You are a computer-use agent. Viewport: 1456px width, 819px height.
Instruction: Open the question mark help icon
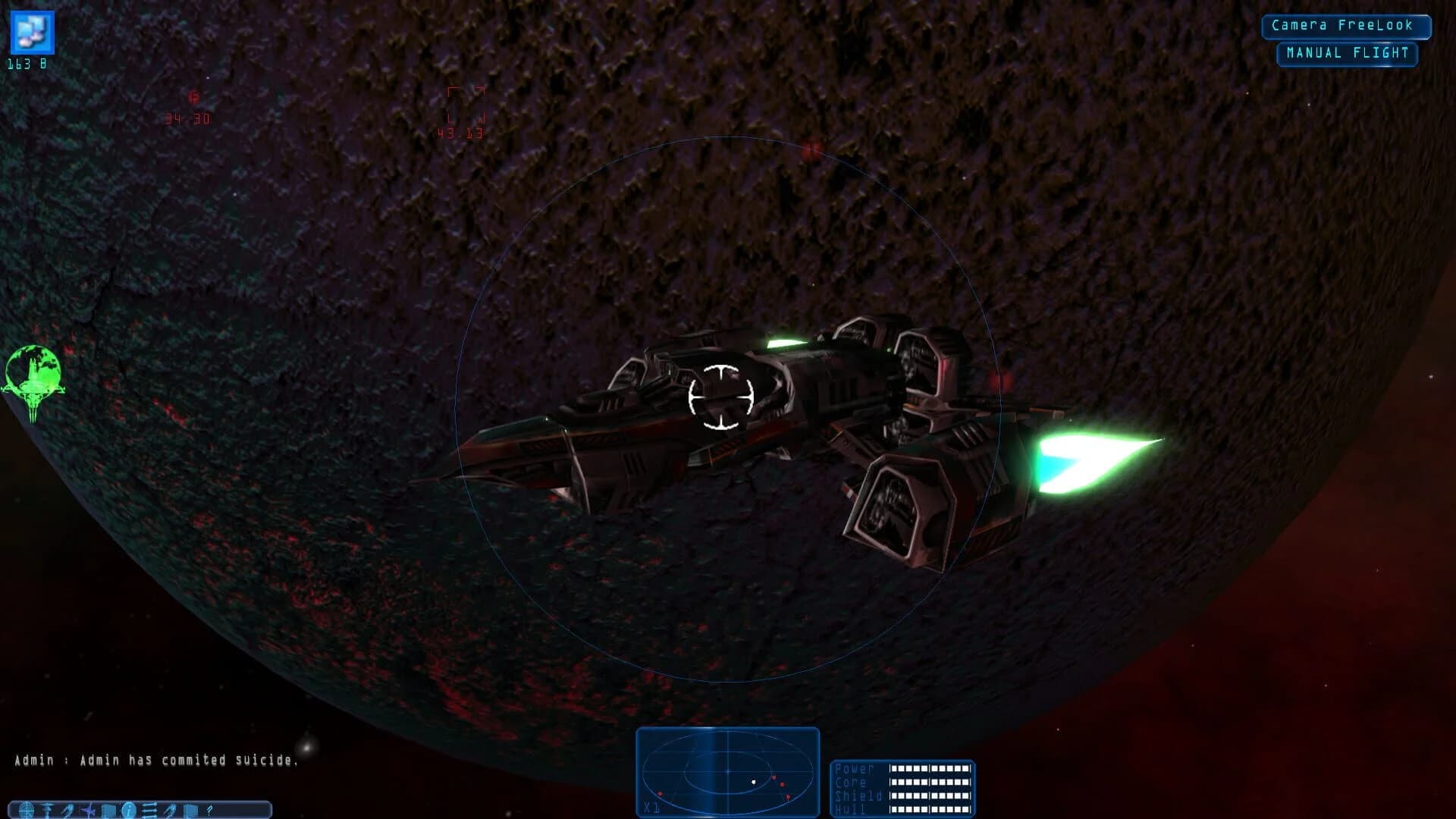209,810
